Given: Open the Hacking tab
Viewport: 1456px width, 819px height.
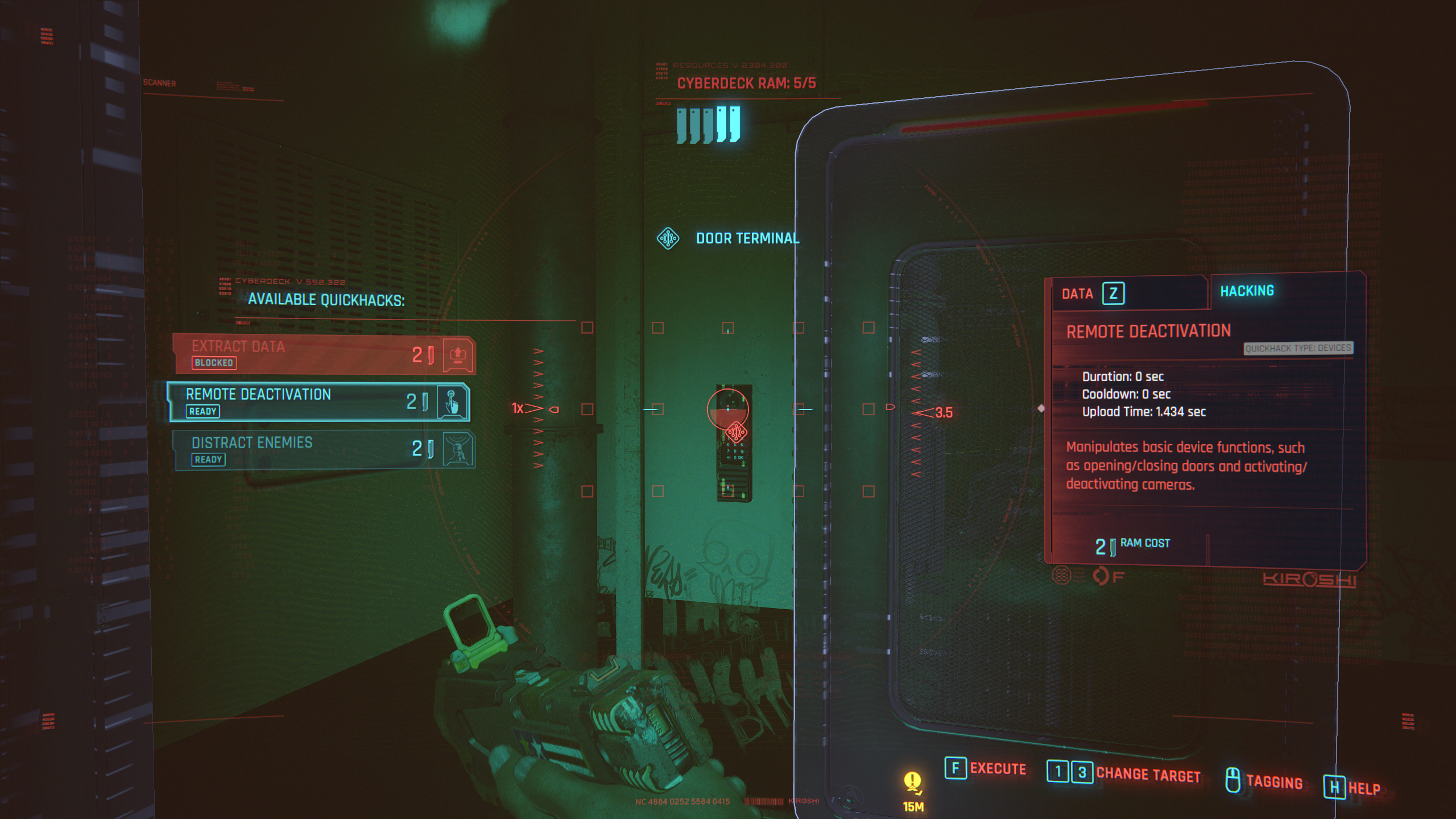Looking at the screenshot, I should click(1247, 291).
